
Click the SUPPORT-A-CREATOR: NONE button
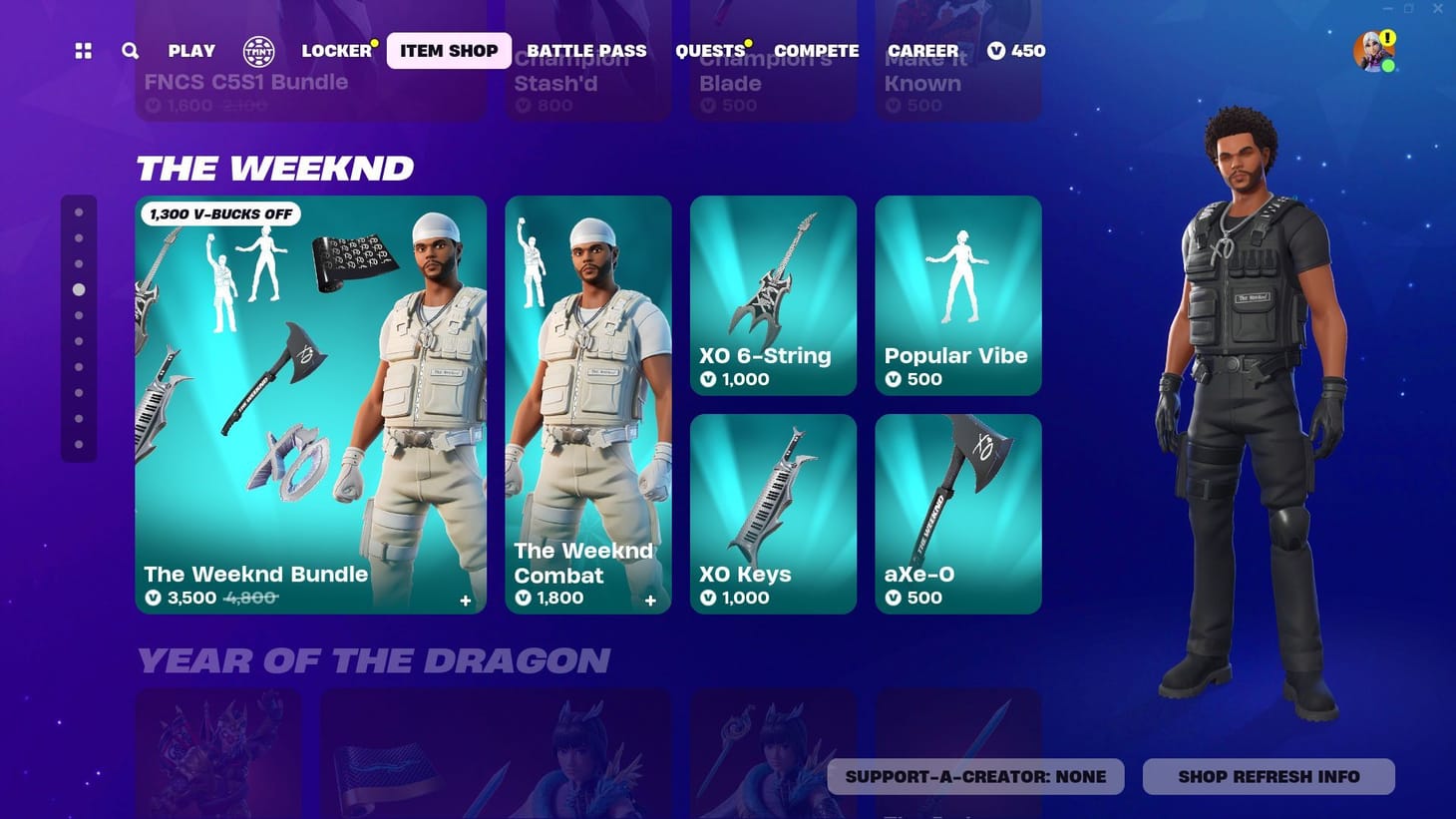975,776
